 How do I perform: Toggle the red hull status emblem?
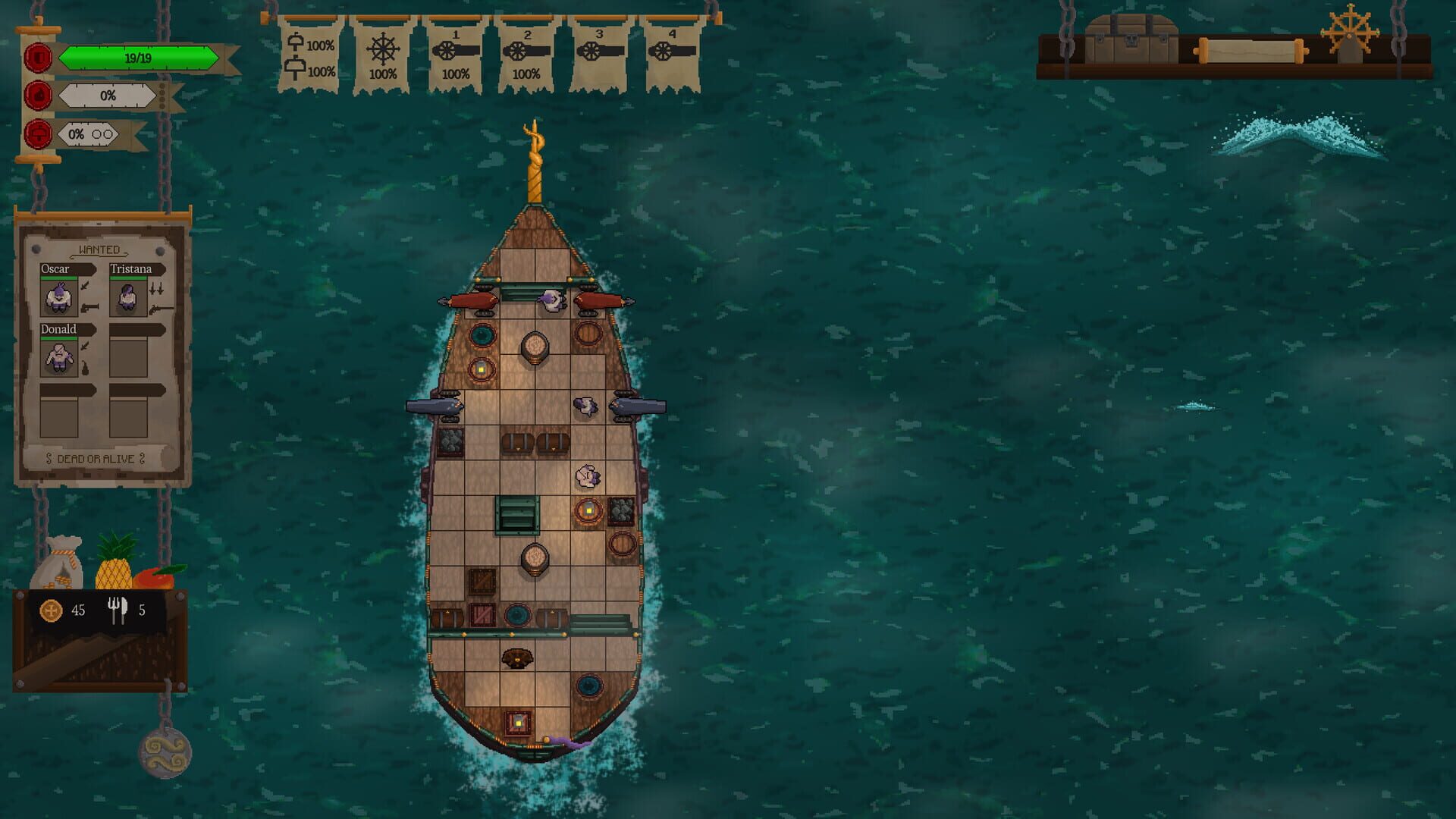coord(39,55)
